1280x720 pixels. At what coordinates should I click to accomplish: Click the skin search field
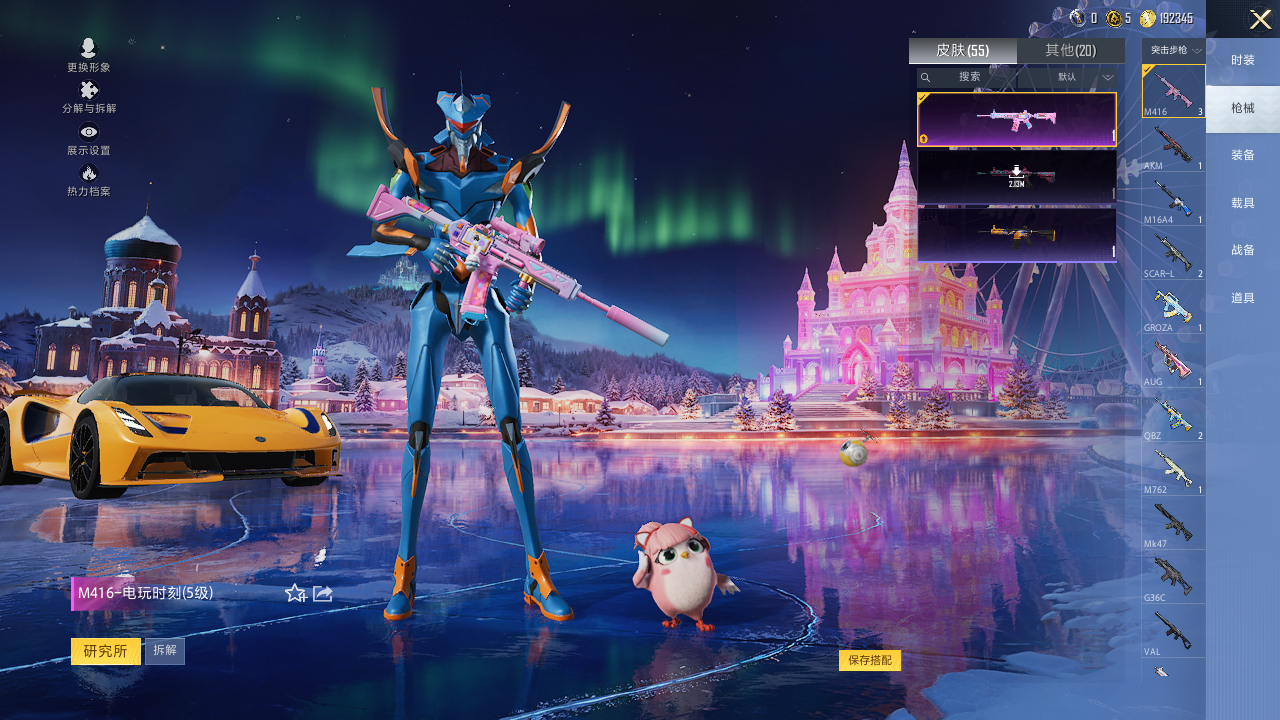(x=980, y=77)
